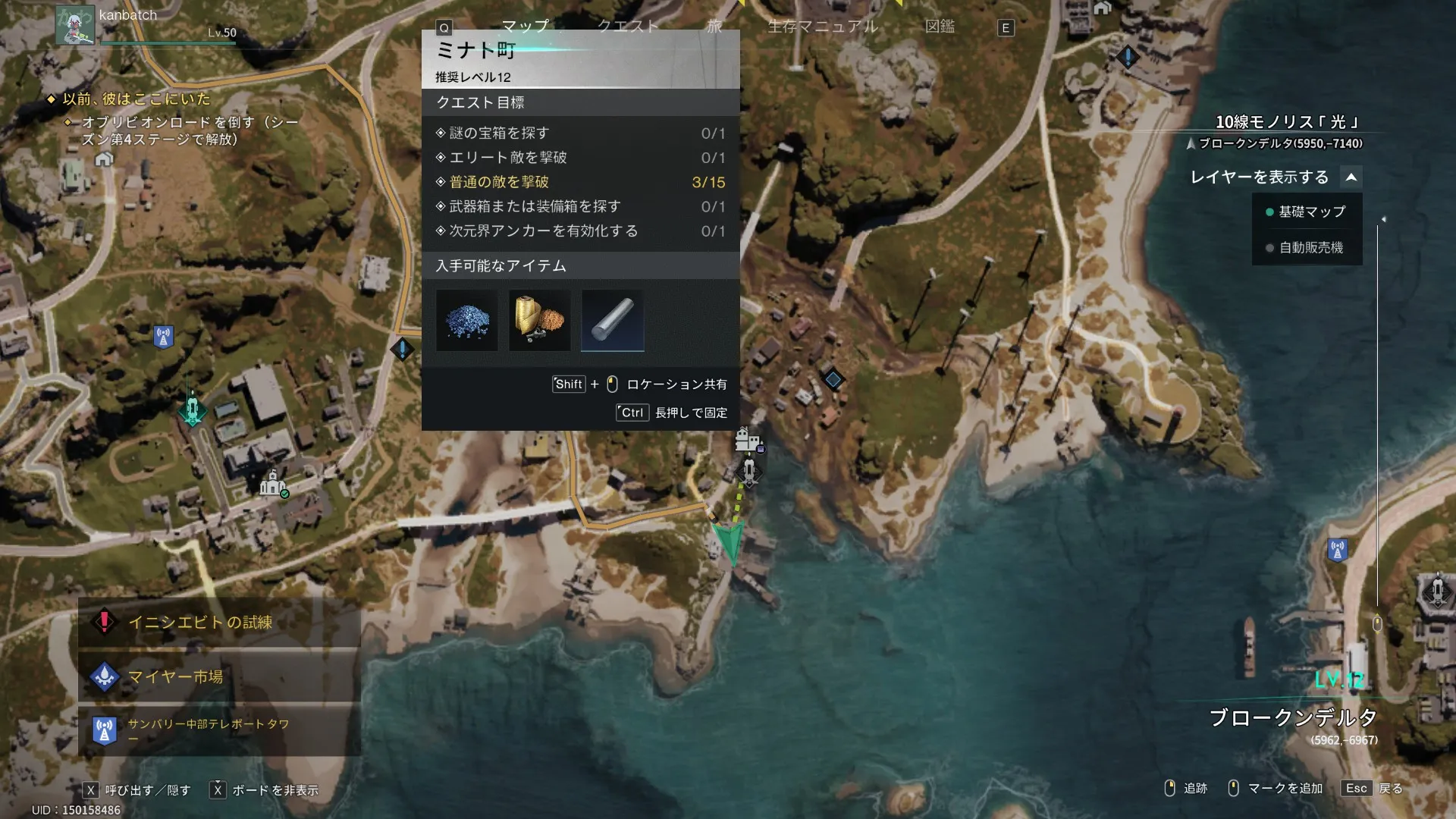The width and height of the screenshot is (1456, 819).
Task: Switch to the マップ tab
Action: pyautogui.click(x=525, y=27)
